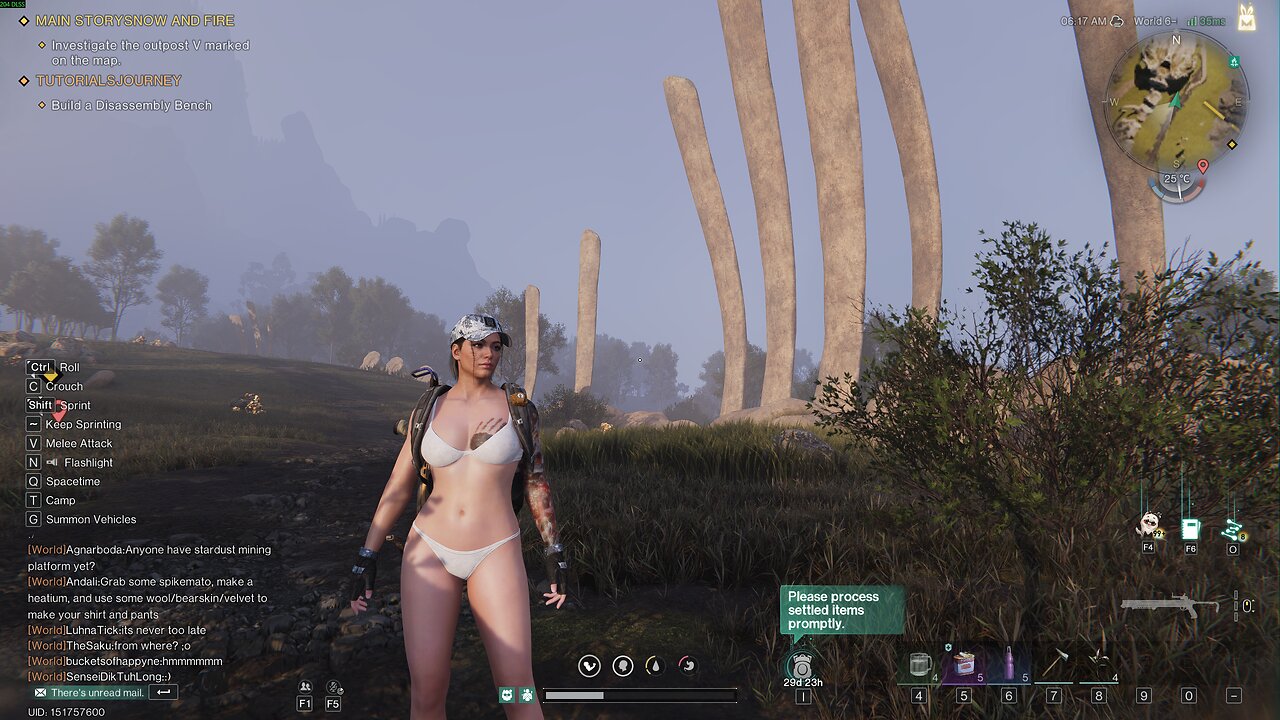Choose the plant sprout hotbar slot
The image size is (1280, 720).
click(1098, 664)
